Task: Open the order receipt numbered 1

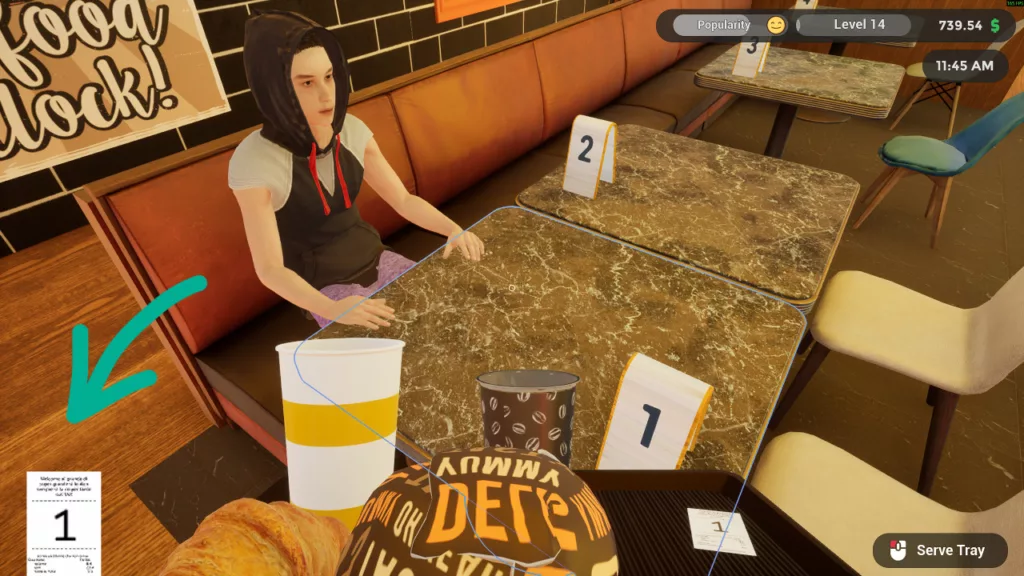Action: [63, 522]
